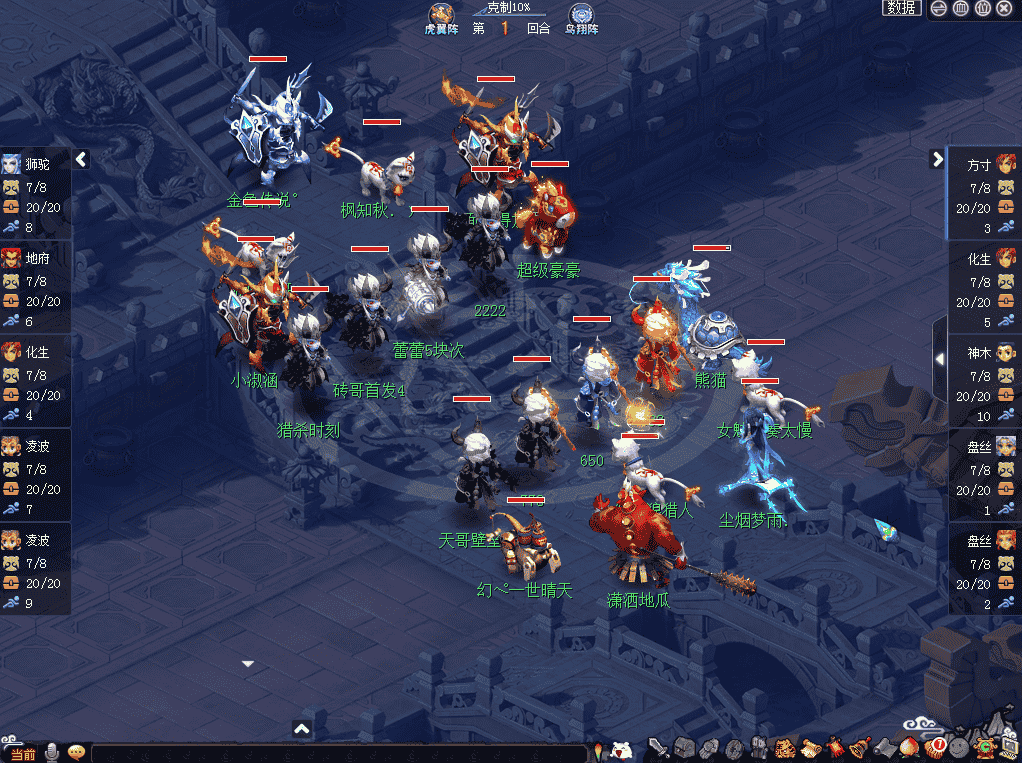The width and height of the screenshot is (1022, 763).
Task: Open the 数据 data panel
Action: pos(901,8)
